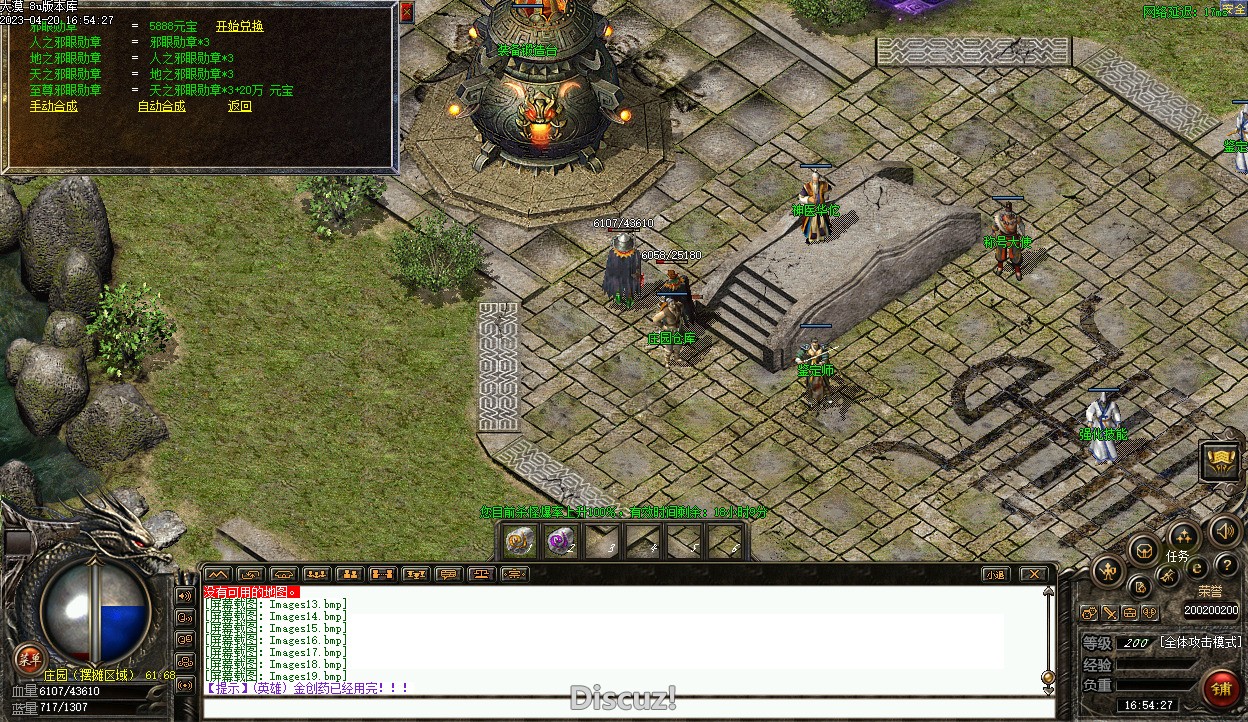Select 返回 to go back
The width and height of the screenshot is (1248, 722).
coord(239,106)
